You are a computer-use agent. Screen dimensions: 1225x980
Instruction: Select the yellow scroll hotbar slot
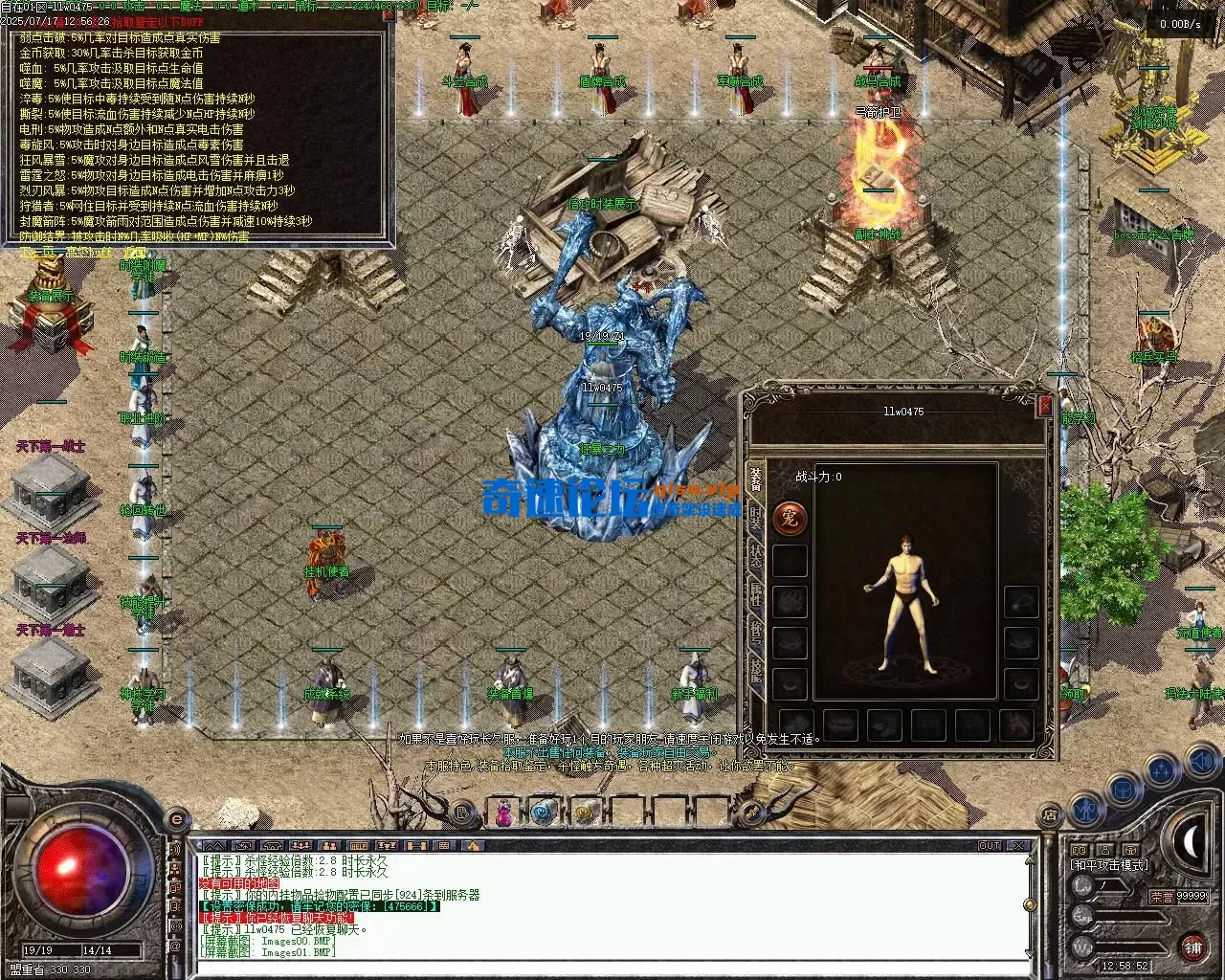pos(585,813)
